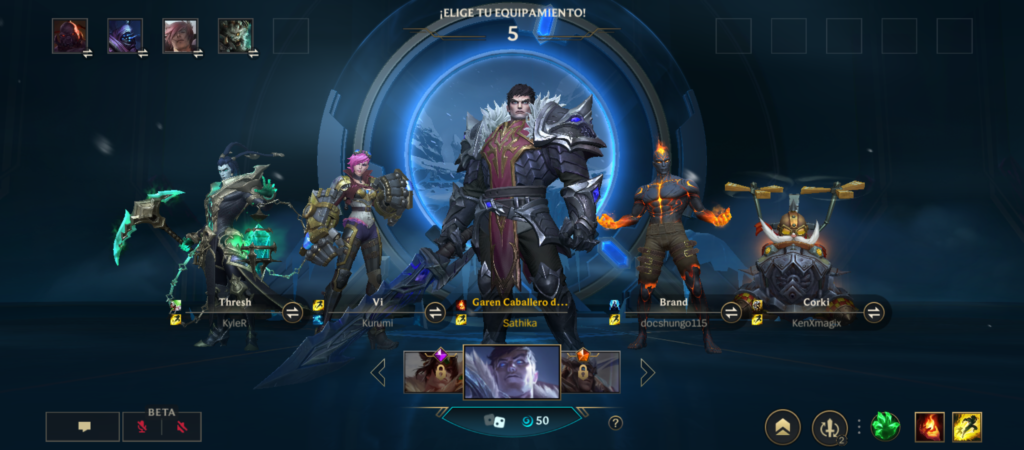Request a swap with Brand

point(732,312)
